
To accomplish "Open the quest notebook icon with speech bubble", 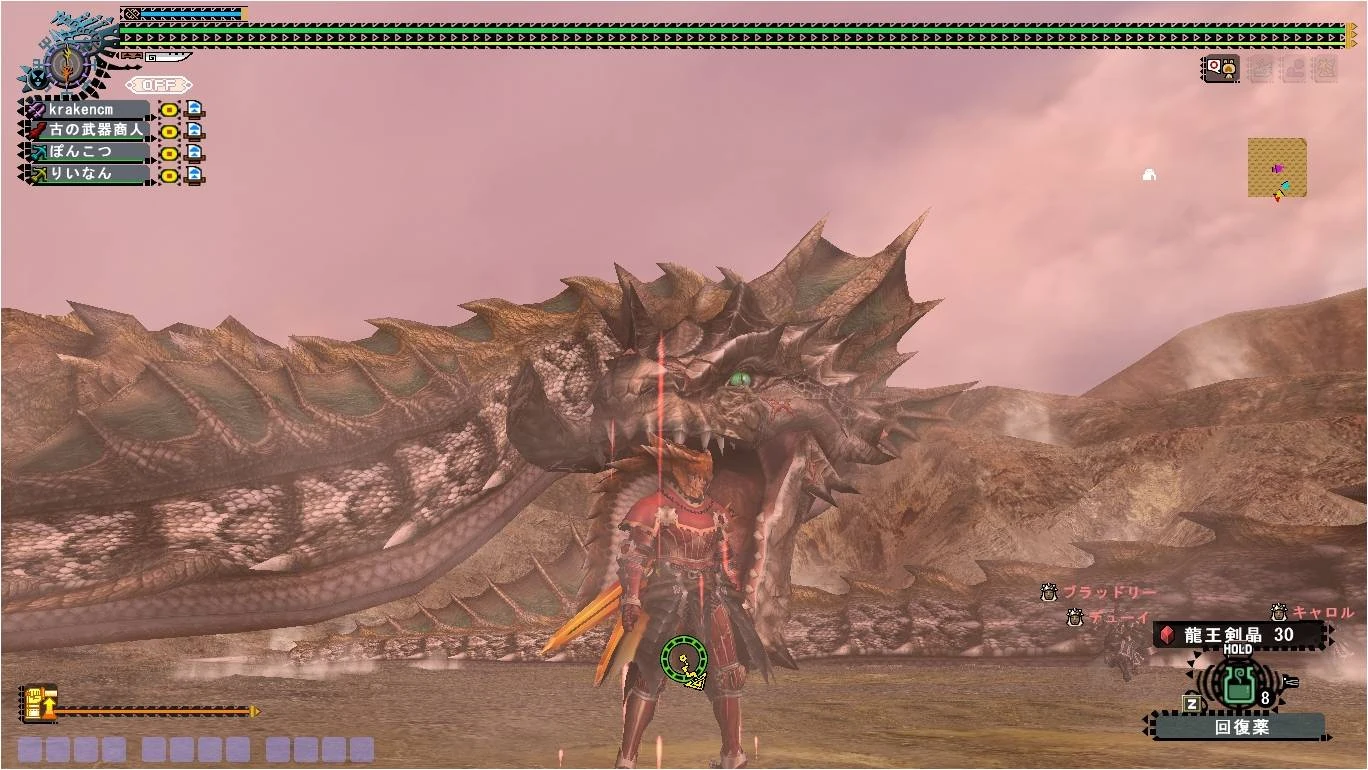I will click(x=1222, y=68).
